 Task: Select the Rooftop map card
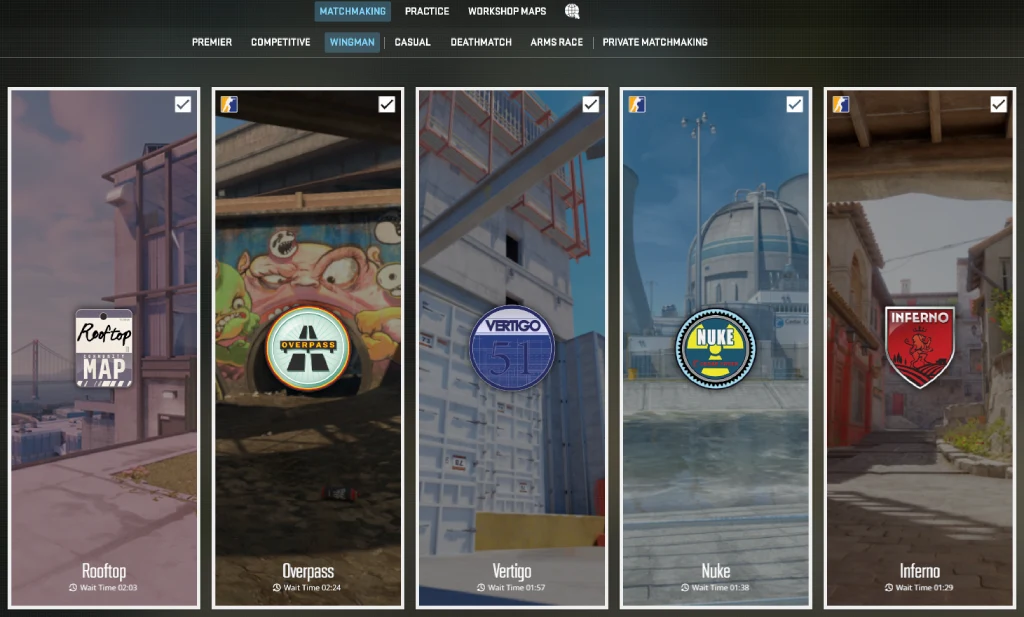(104, 348)
